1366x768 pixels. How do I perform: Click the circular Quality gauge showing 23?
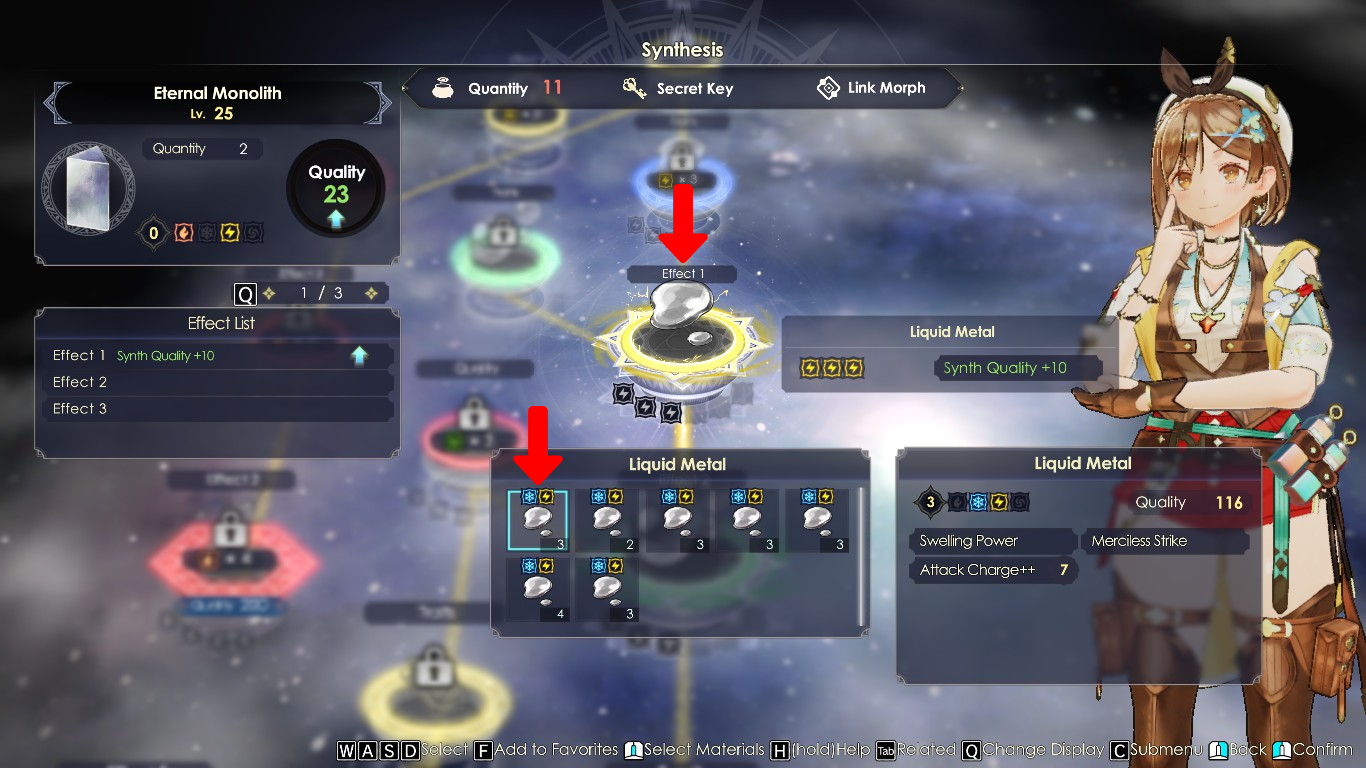point(336,186)
